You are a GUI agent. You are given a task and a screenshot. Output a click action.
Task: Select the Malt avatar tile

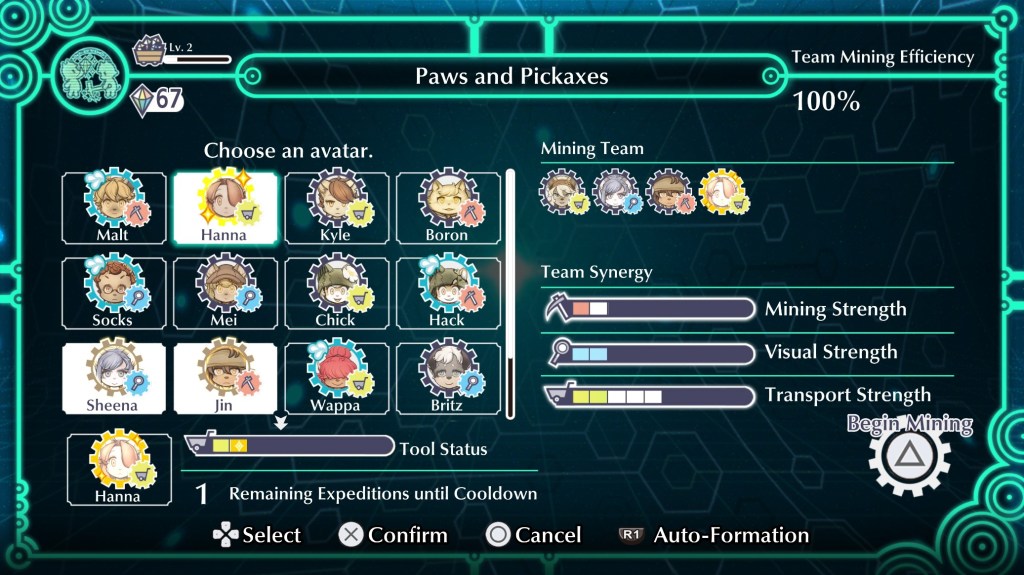click(113, 208)
